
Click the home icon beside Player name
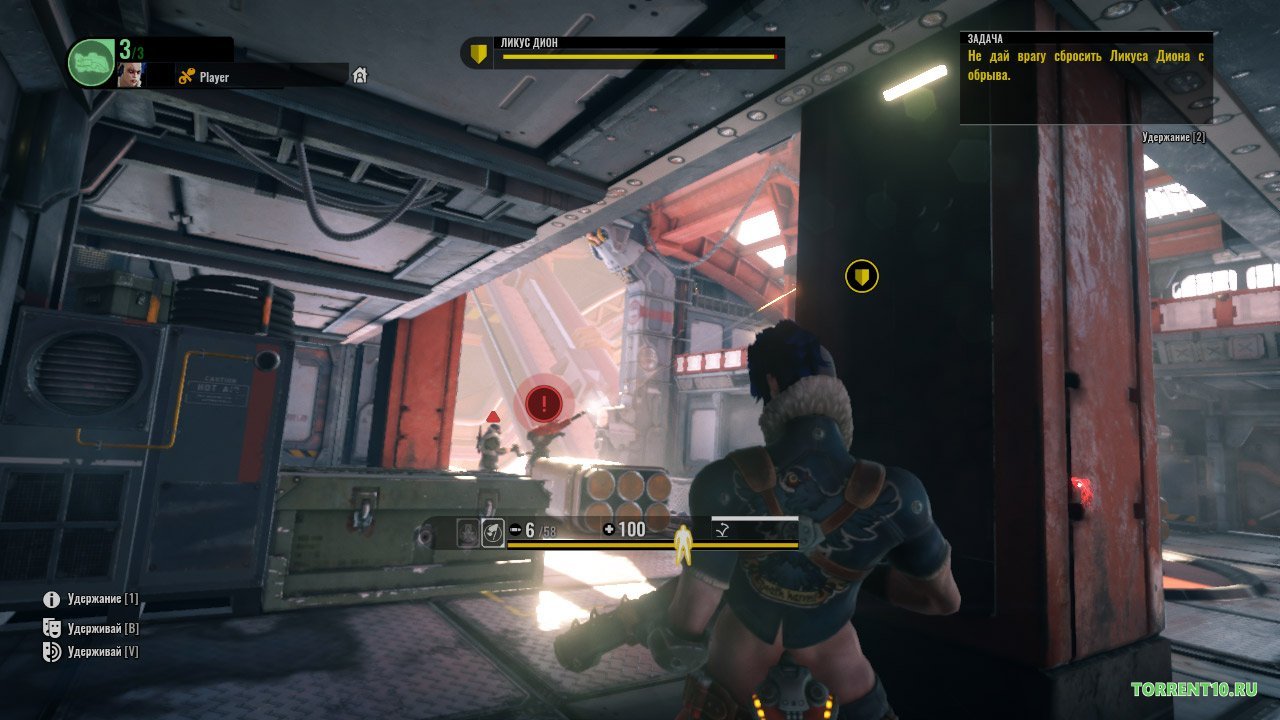(360, 76)
